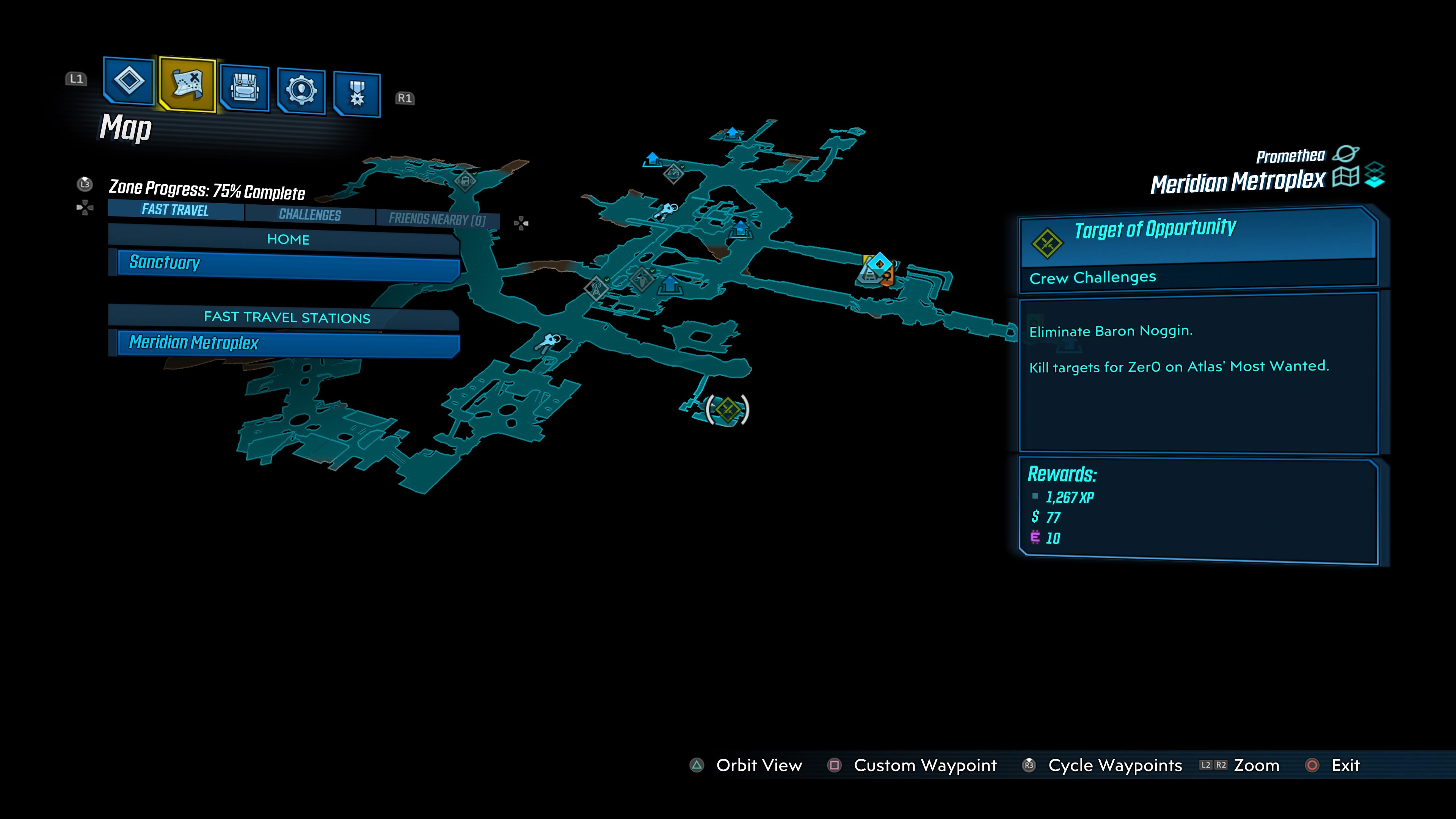Select Meridian Metroplex fast travel station

pos(288,344)
